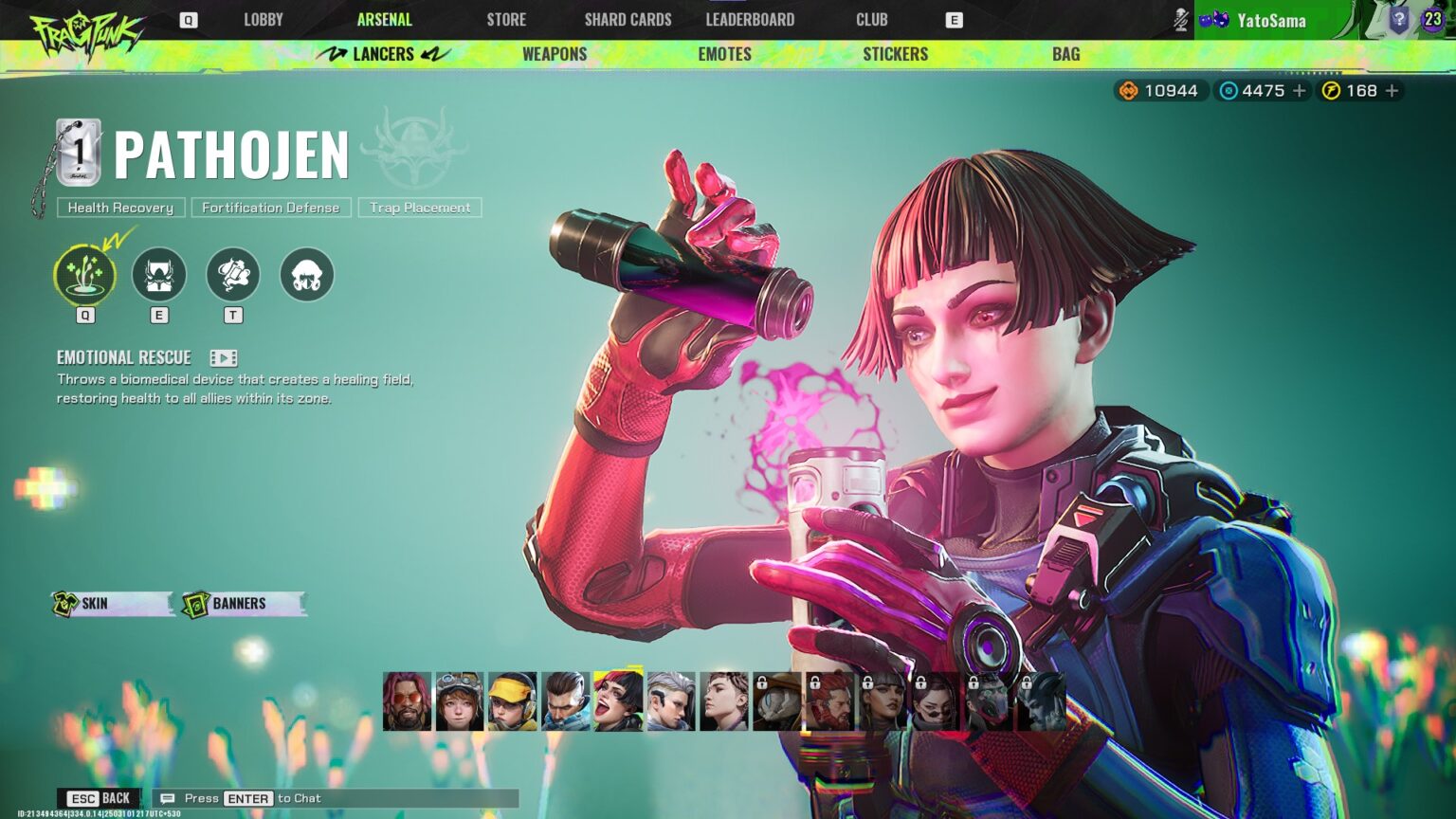Select the first Lancer portrait with red glasses
The height and width of the screenshot is (819, 1456).
pyautogui.click(x=408, y=701)
